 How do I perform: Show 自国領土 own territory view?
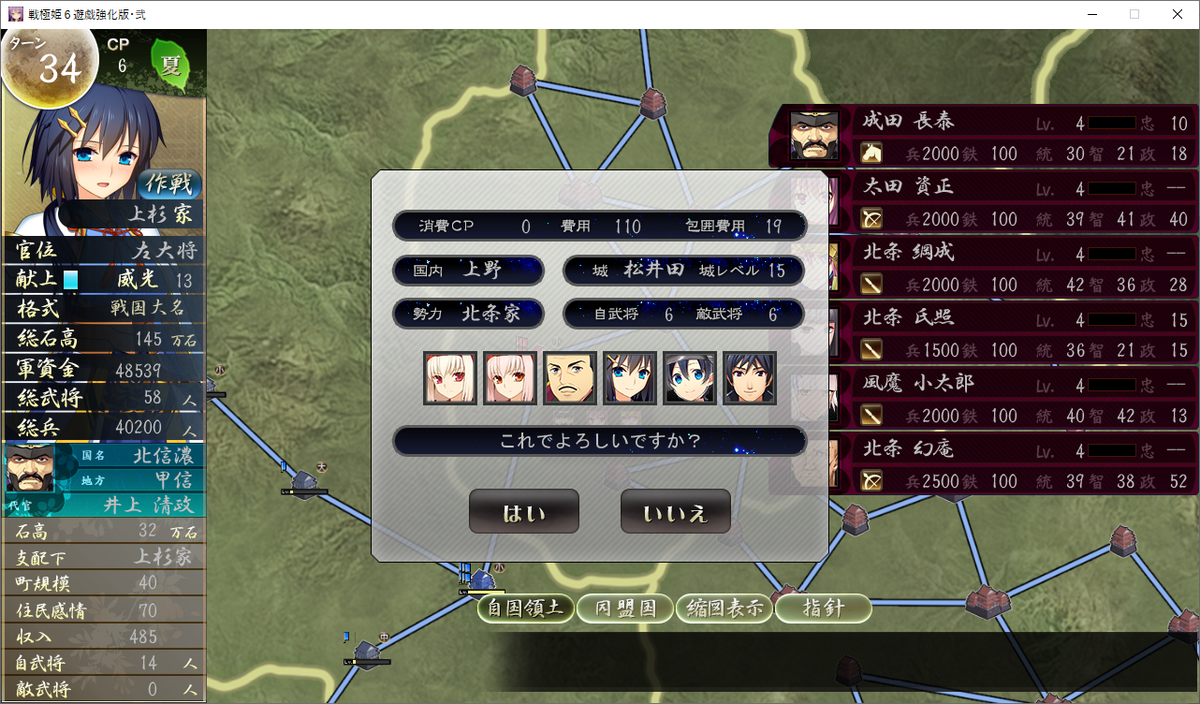tap(526, 608)
